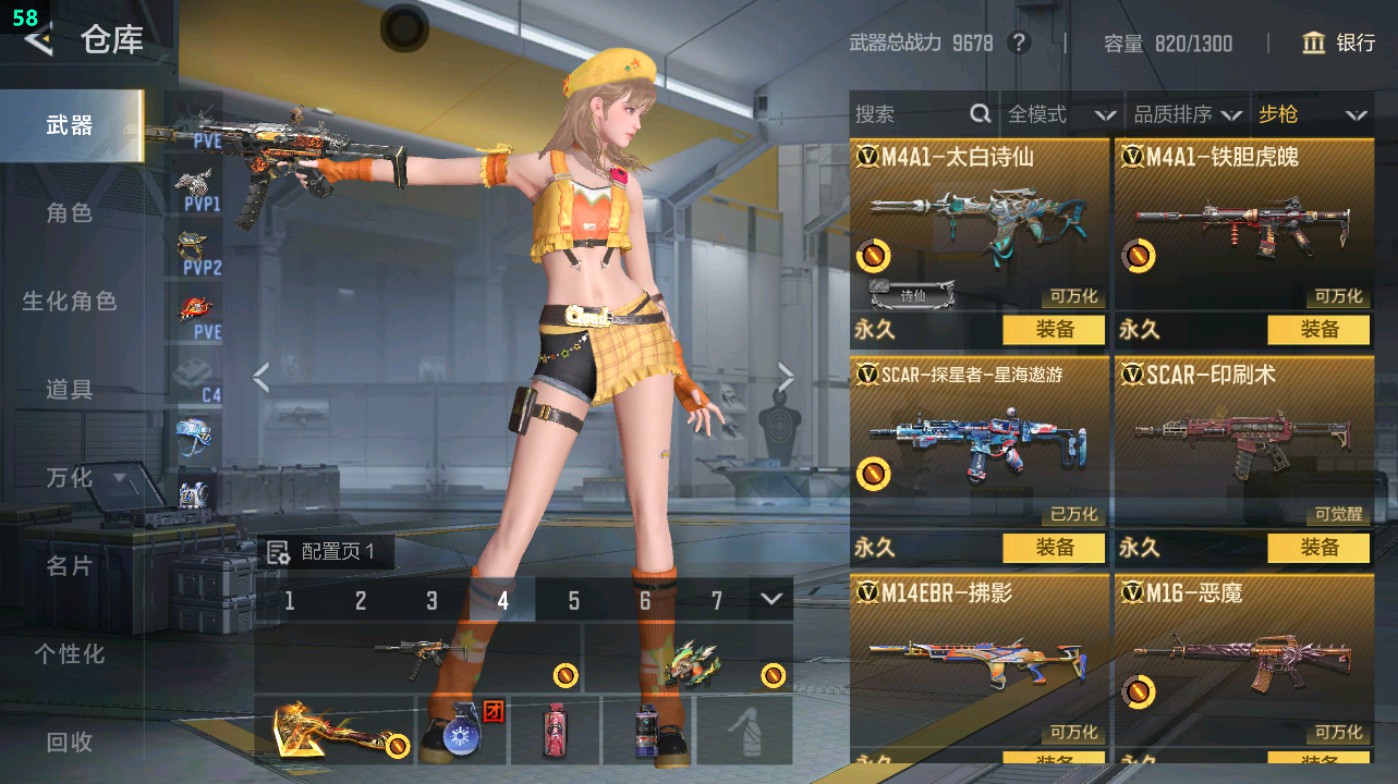Viewport: 1398px width, 784px height.
Task: Switch to configuration page 7
Action: (x=717, y=602)
